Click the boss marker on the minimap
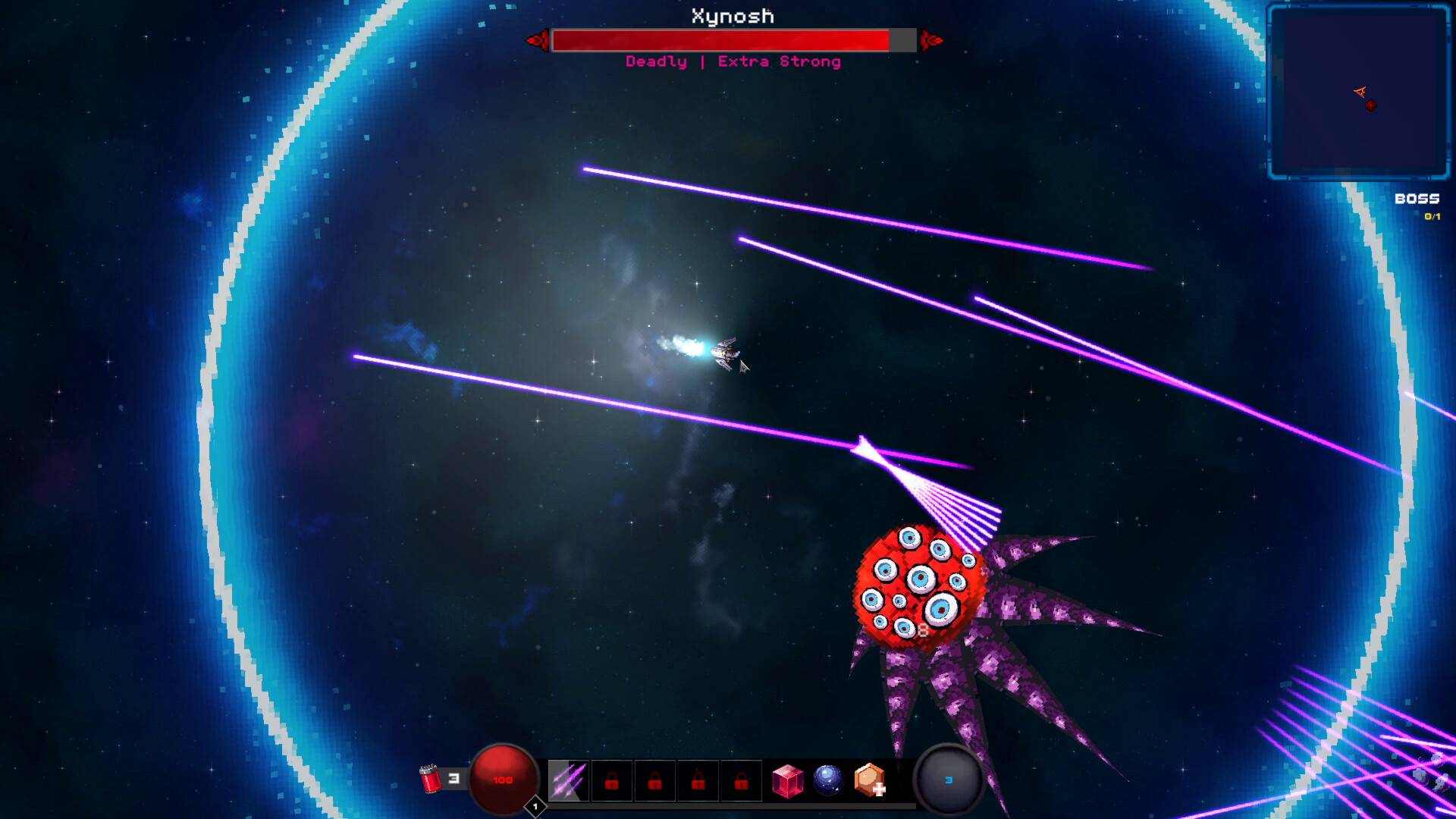This screenshot has height=819, width=1456. [x=1371, y=105]
